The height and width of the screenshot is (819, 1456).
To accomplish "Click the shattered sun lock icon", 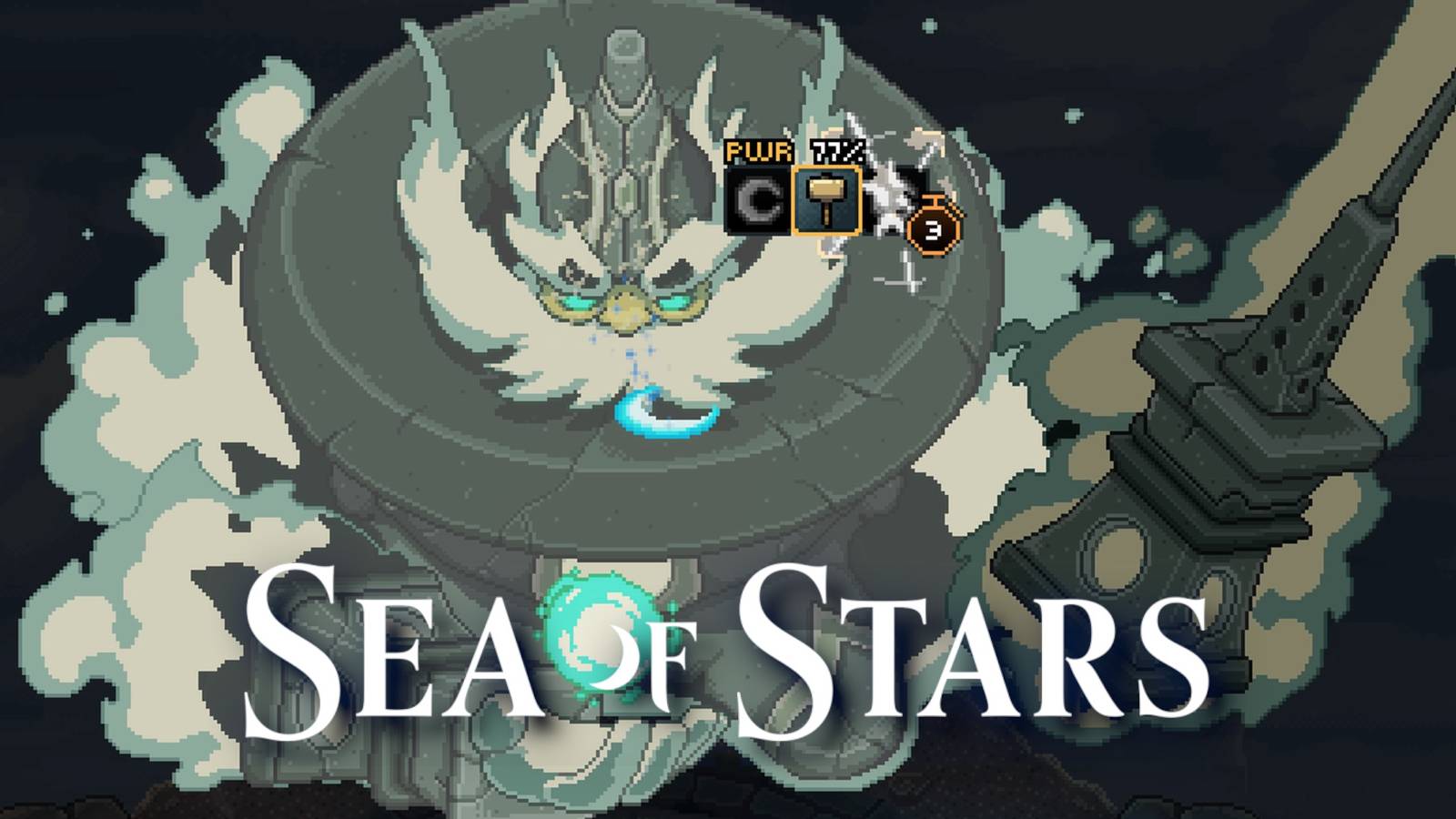I will click(887, 196).
